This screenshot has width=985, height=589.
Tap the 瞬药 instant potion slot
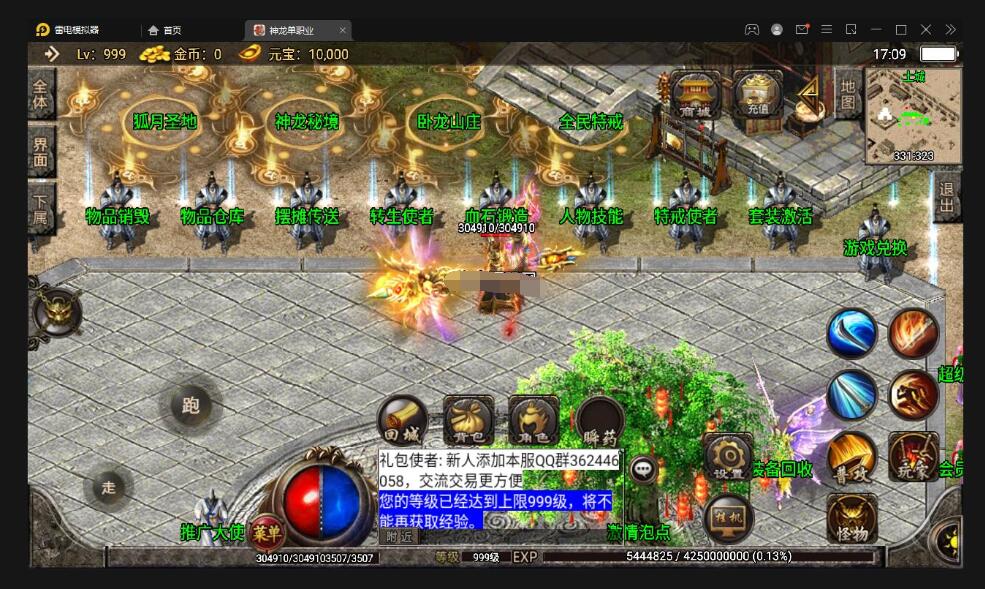[600, 421]
